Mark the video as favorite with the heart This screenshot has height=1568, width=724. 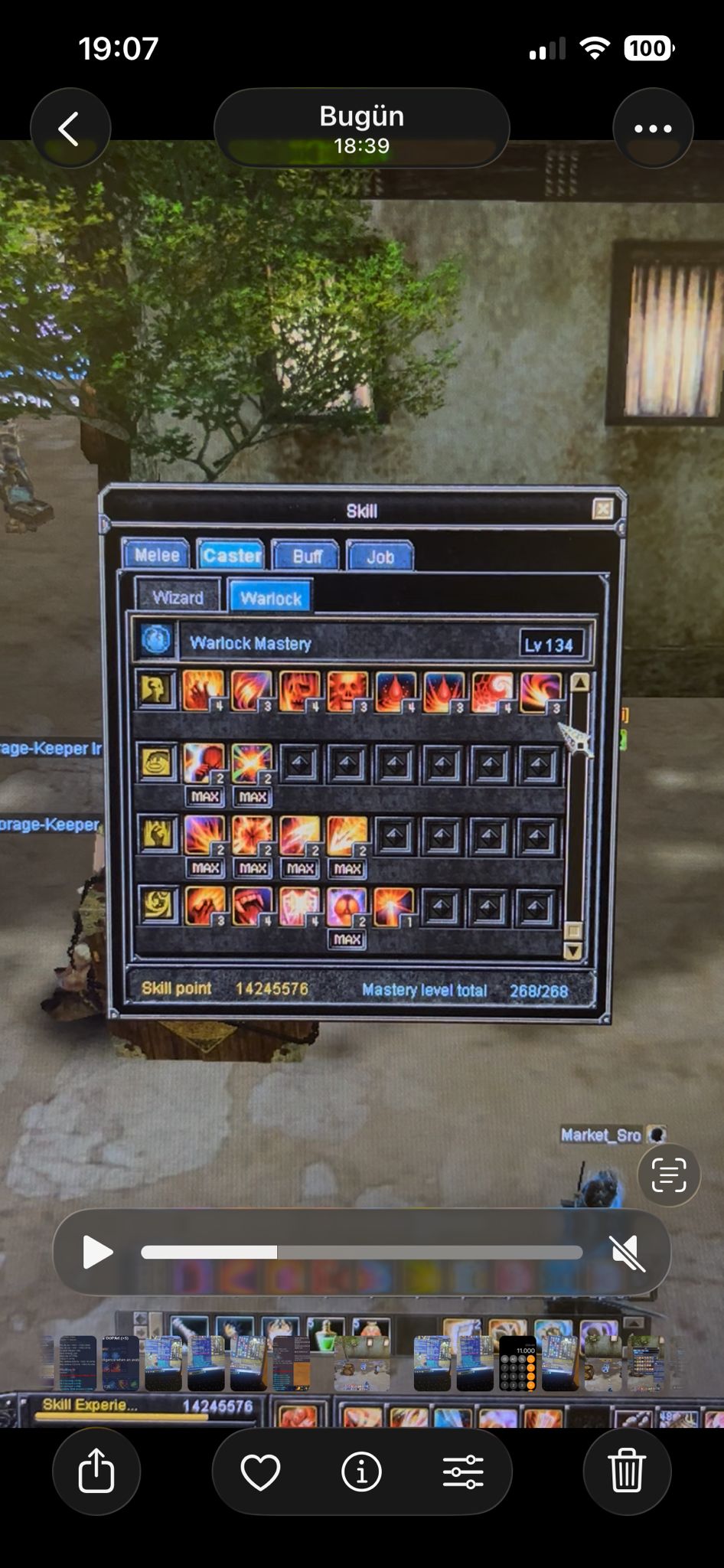coord(260,1471)
